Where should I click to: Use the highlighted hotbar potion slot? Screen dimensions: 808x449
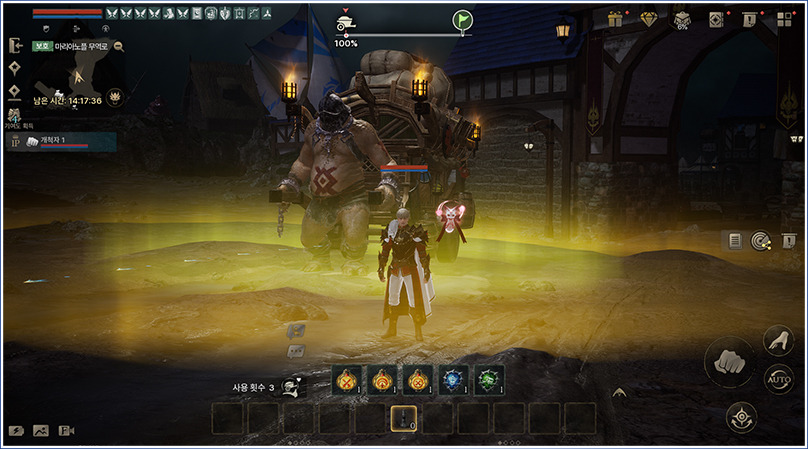pyautogui.click(x=404, y=418)
